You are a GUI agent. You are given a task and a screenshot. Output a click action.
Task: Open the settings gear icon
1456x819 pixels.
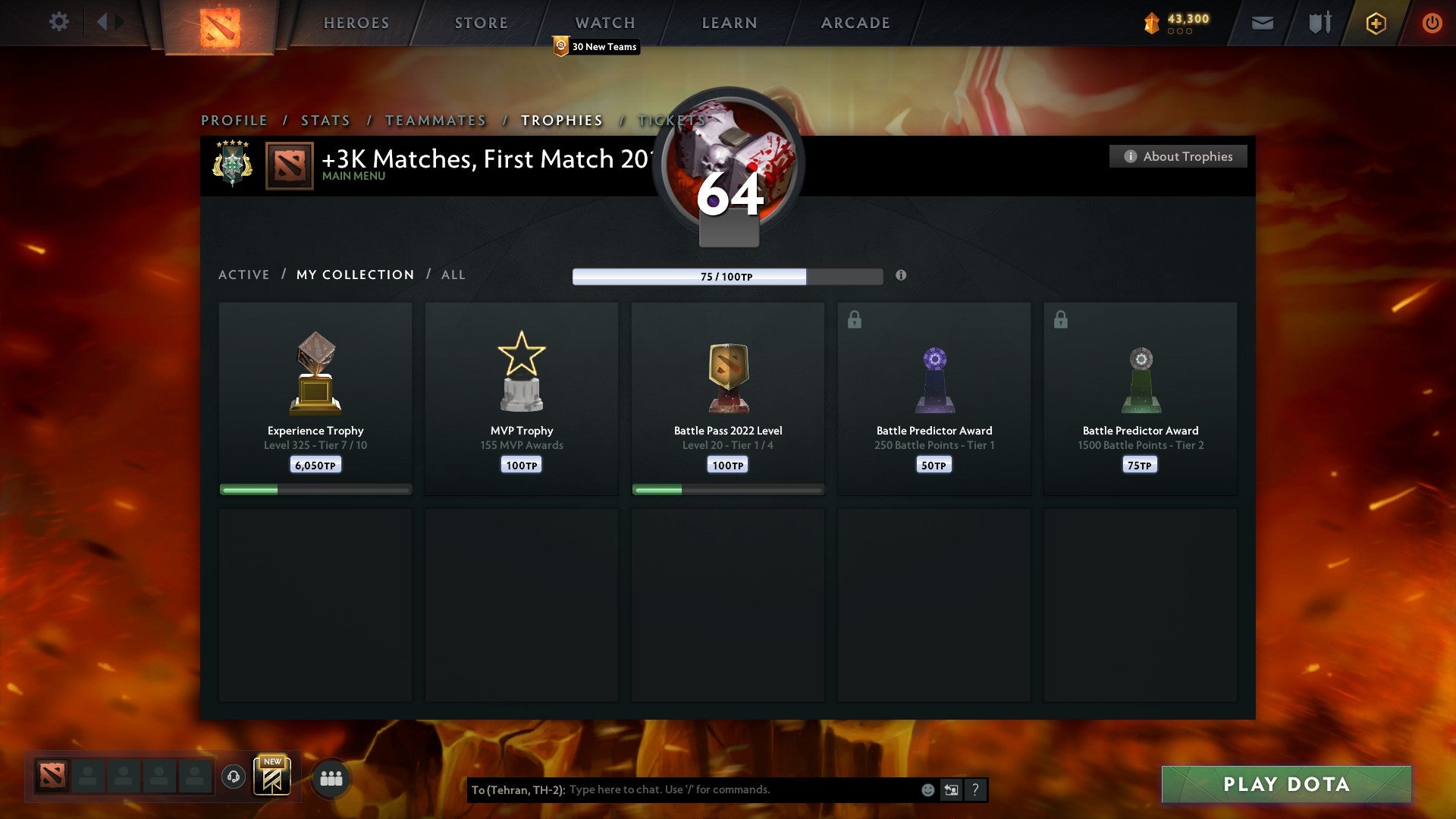[x=58, y=22]
